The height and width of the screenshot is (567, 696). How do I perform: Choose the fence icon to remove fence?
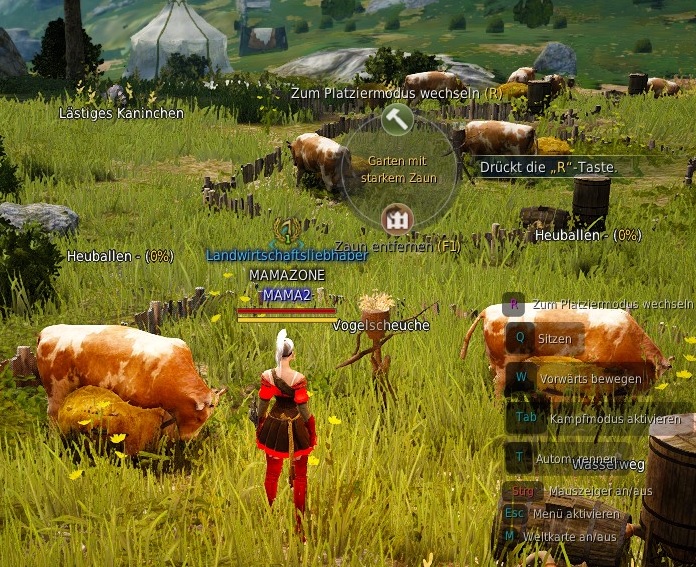397,218
